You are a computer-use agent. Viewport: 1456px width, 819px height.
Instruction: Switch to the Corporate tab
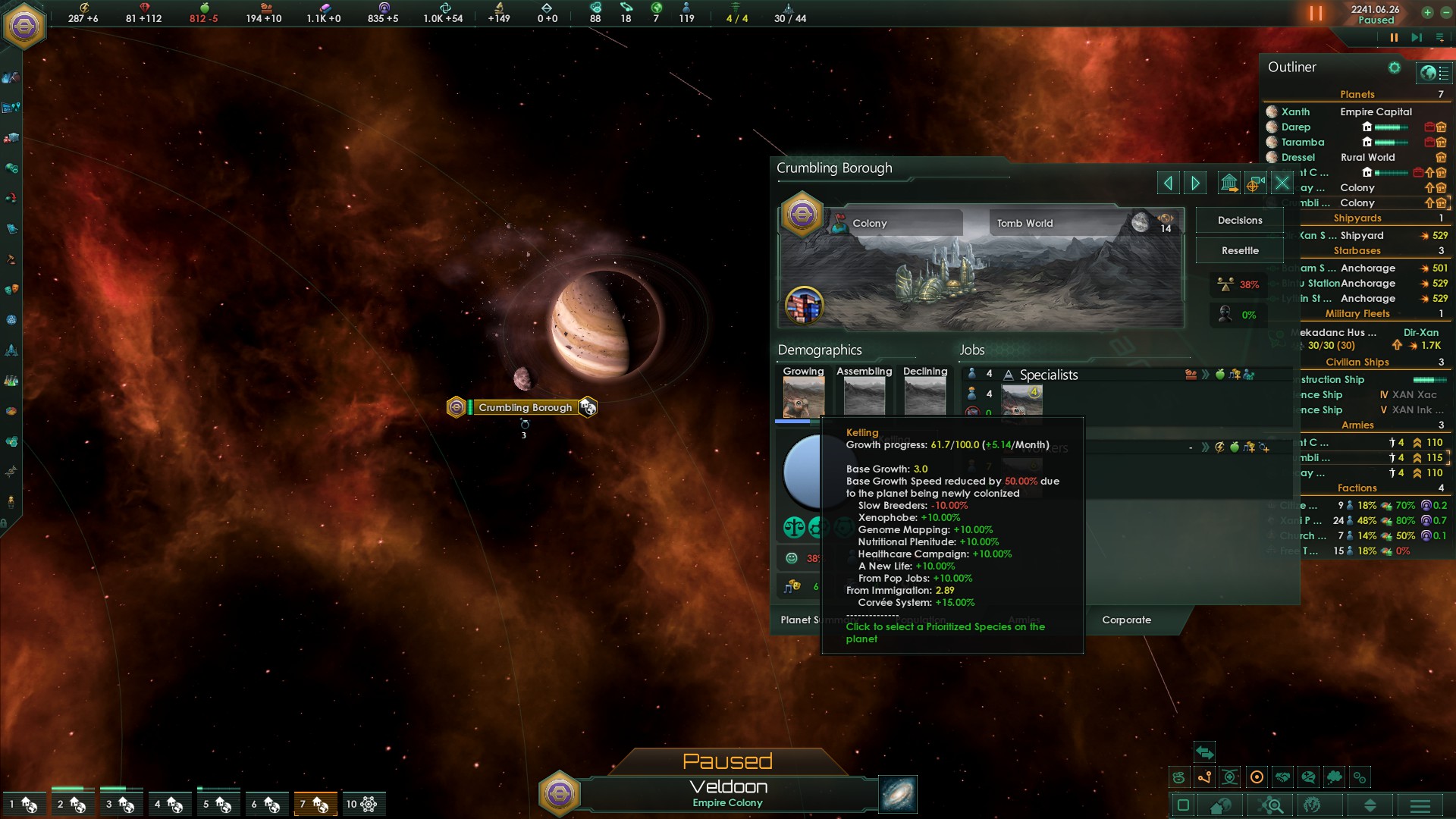1126,620
